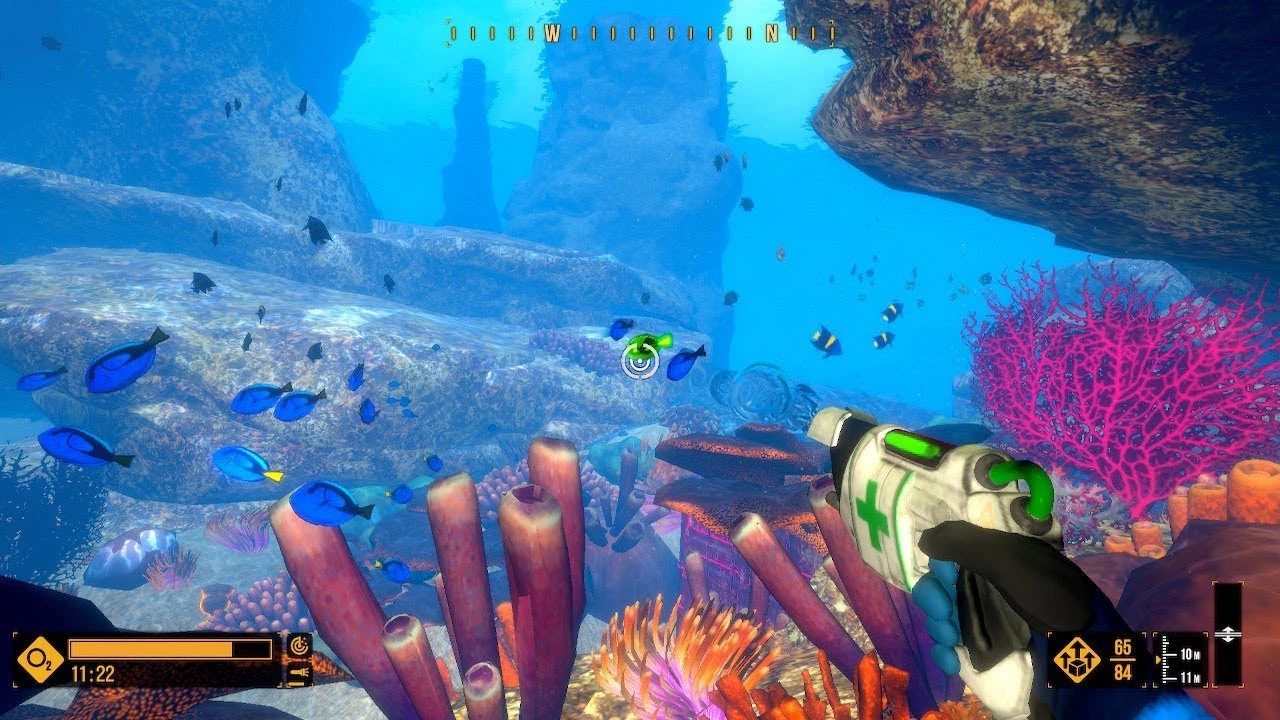This screenshot has height=720, width=1280.
Task: Click the sonar radar icon
Action: pyautogui.click(x=299, y=647)
